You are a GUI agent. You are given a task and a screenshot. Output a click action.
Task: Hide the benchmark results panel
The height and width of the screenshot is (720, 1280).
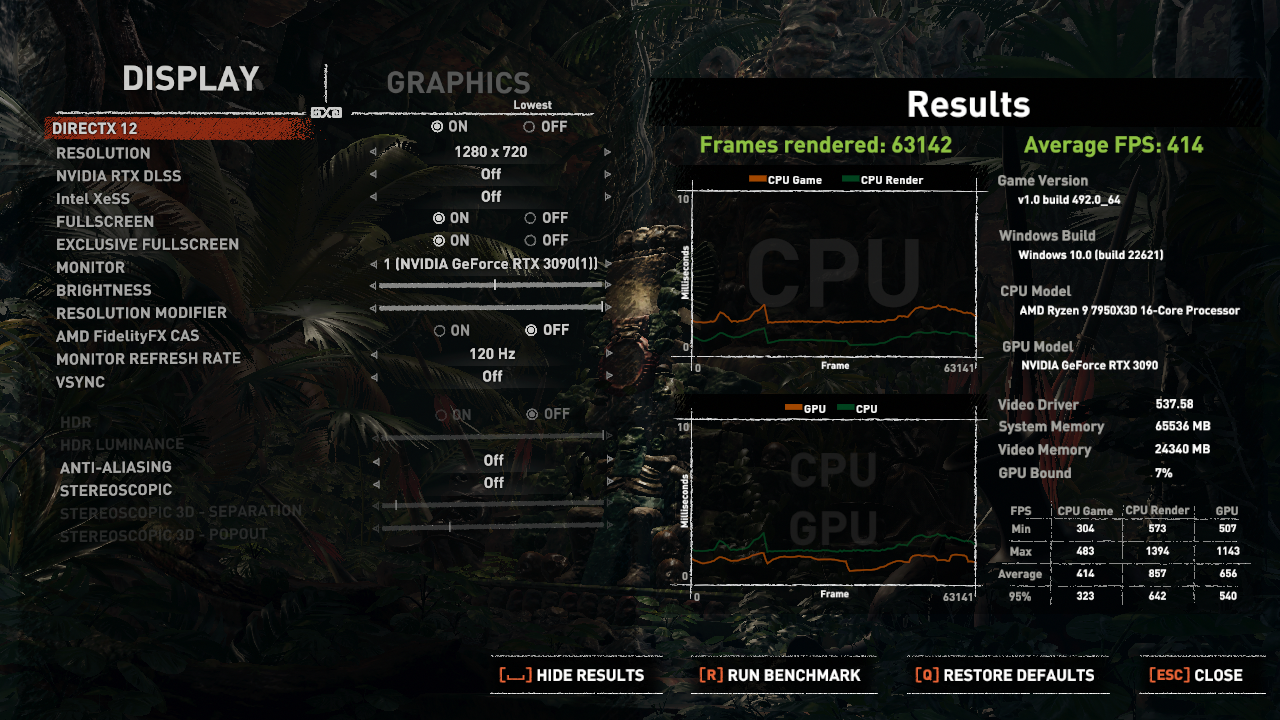click(572, 676)
